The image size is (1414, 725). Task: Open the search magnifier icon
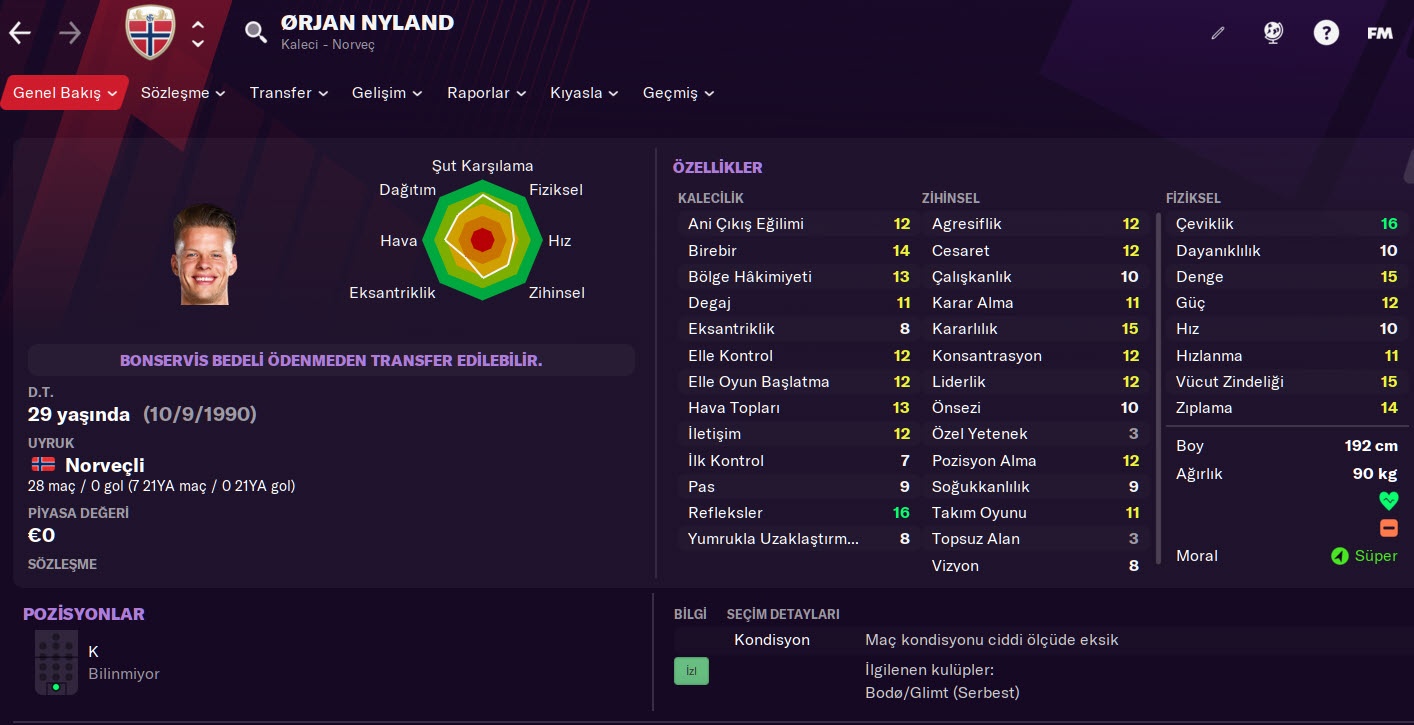[256, 32]
